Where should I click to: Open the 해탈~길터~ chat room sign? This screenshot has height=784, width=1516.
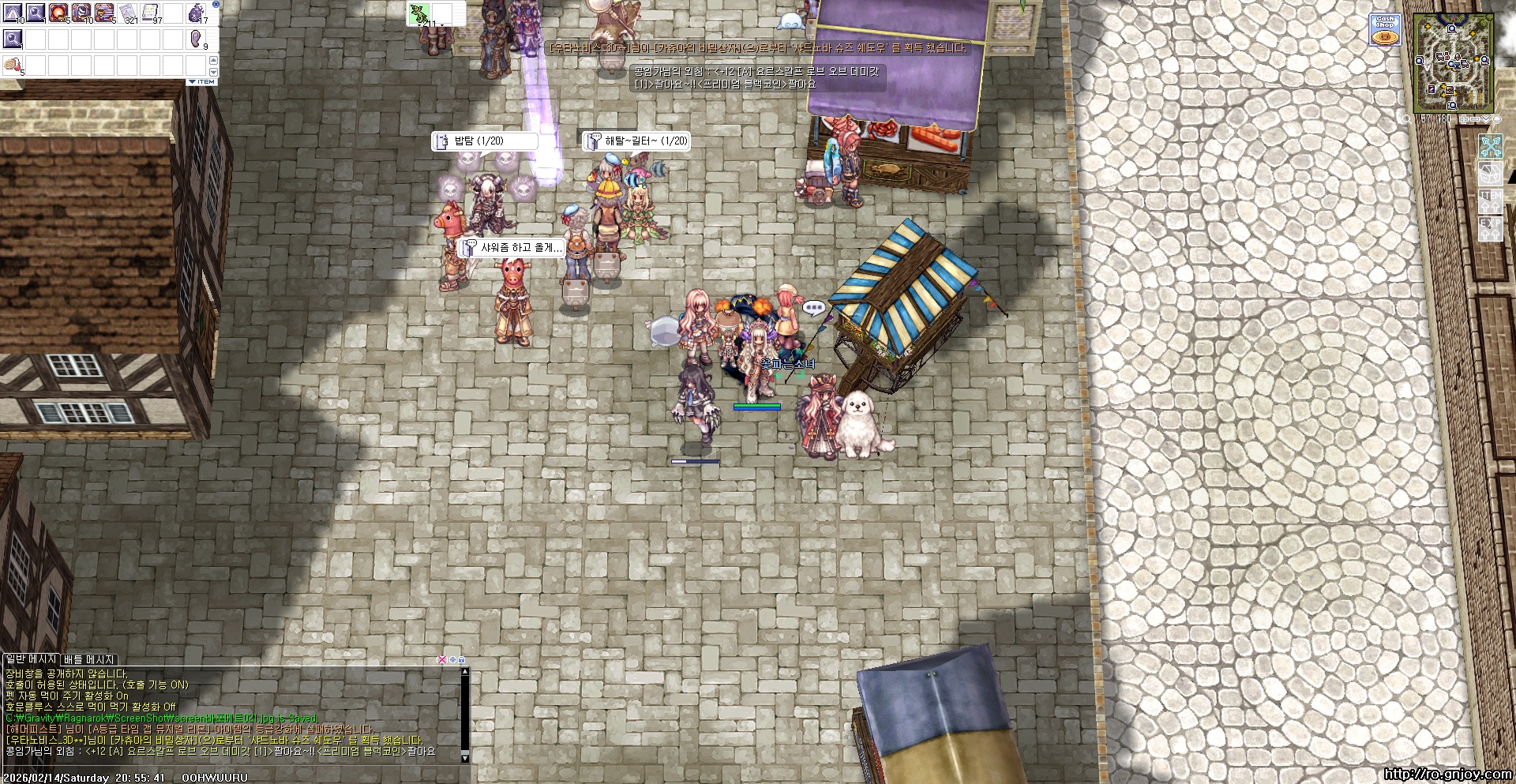tap(636, 141)
